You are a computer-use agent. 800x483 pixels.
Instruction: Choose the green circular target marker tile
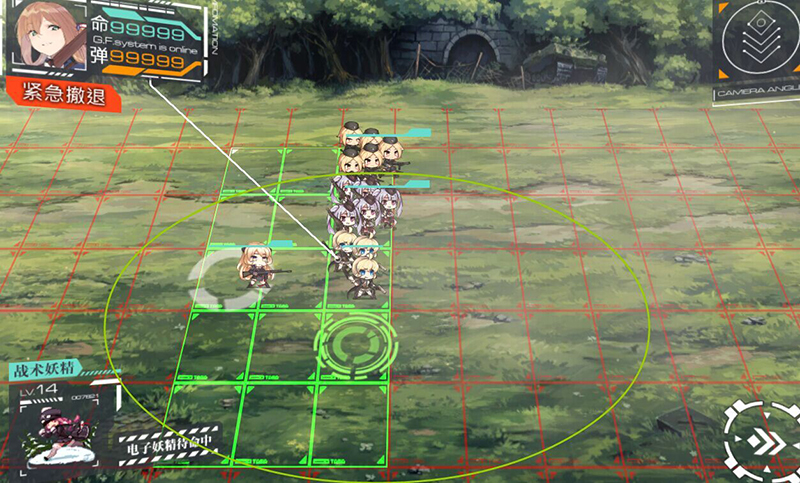point(356,345)
